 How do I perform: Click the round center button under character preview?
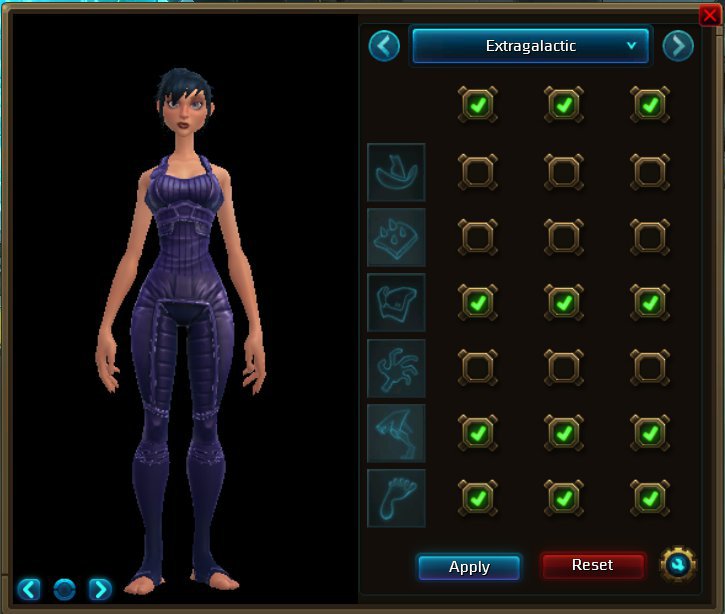tap(65, 589)
